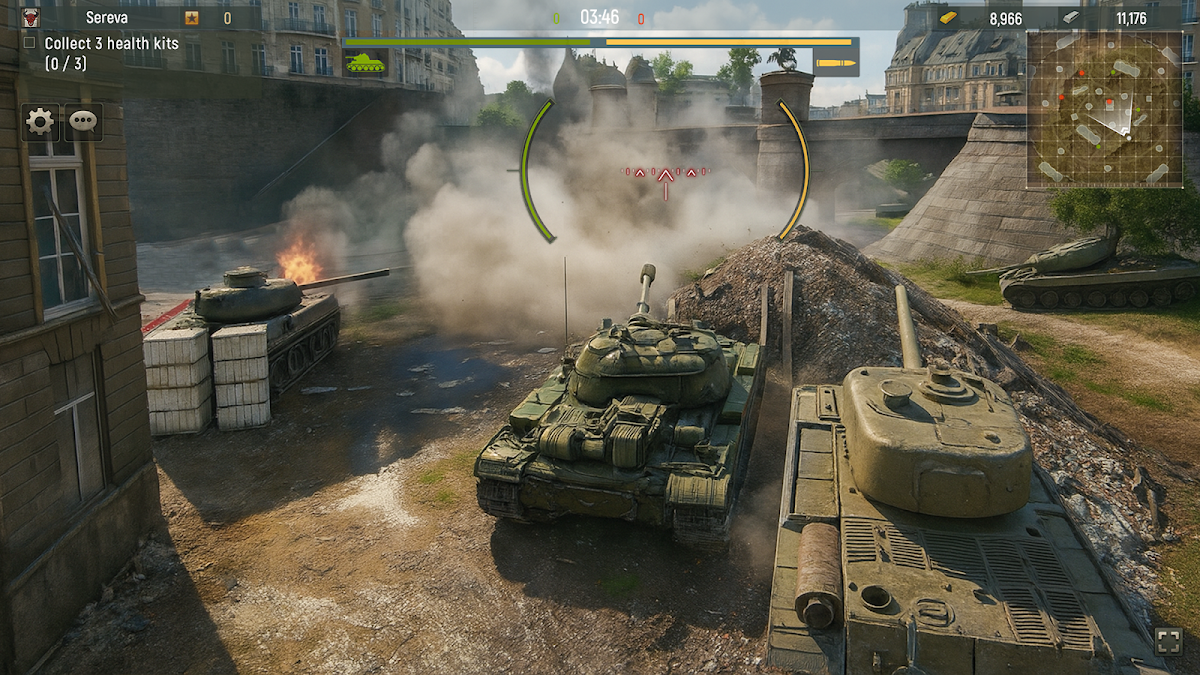
Task: Toggle fullscreen with the corner brackets icon
Action: [x=1168, y=641]
